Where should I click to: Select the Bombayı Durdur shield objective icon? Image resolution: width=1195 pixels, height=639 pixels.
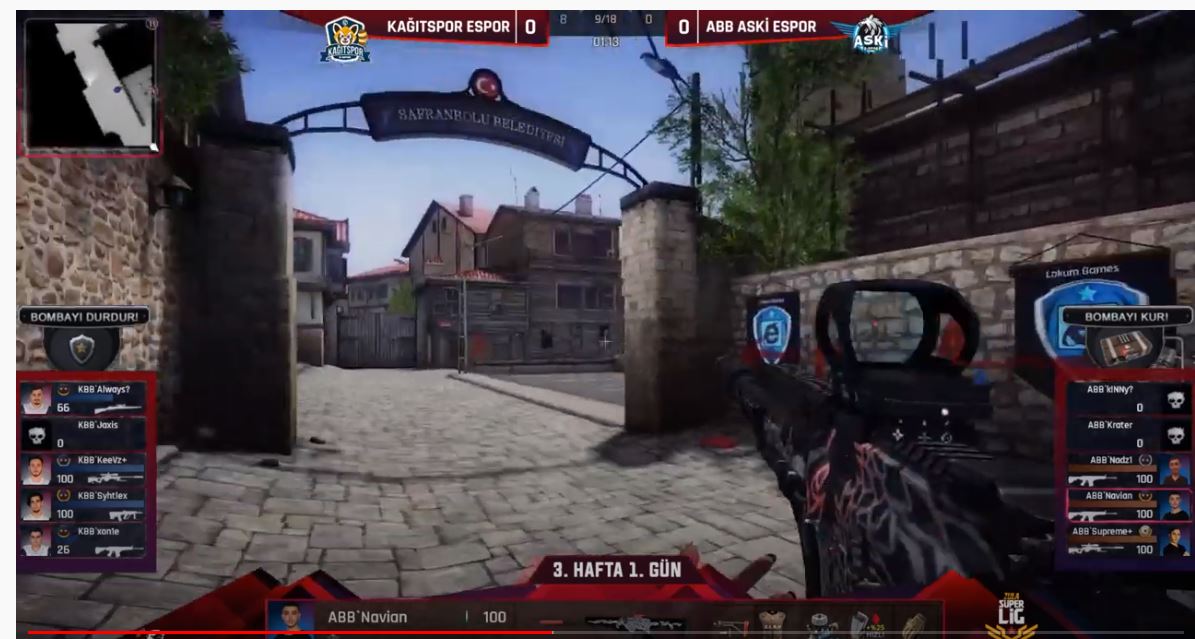click(x=81, y=349)
